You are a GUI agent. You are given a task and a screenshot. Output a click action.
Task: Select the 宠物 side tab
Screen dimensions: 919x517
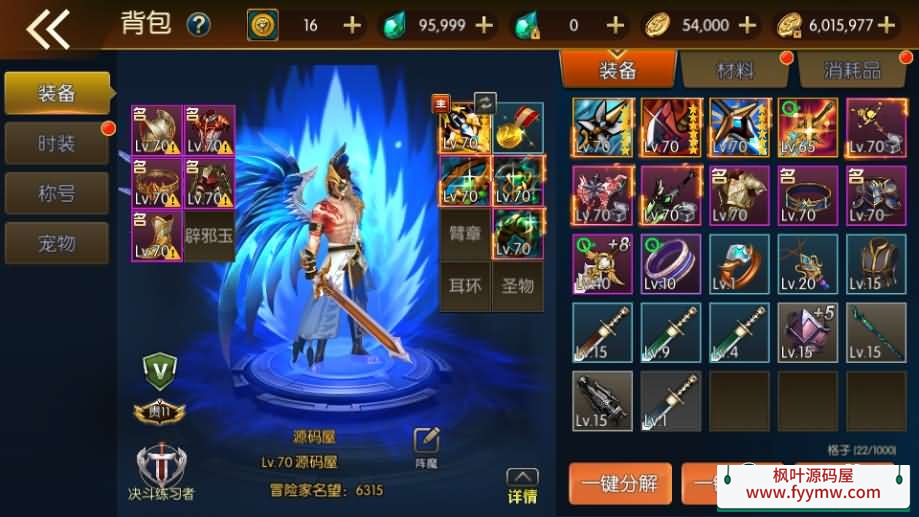coord(56,242)
